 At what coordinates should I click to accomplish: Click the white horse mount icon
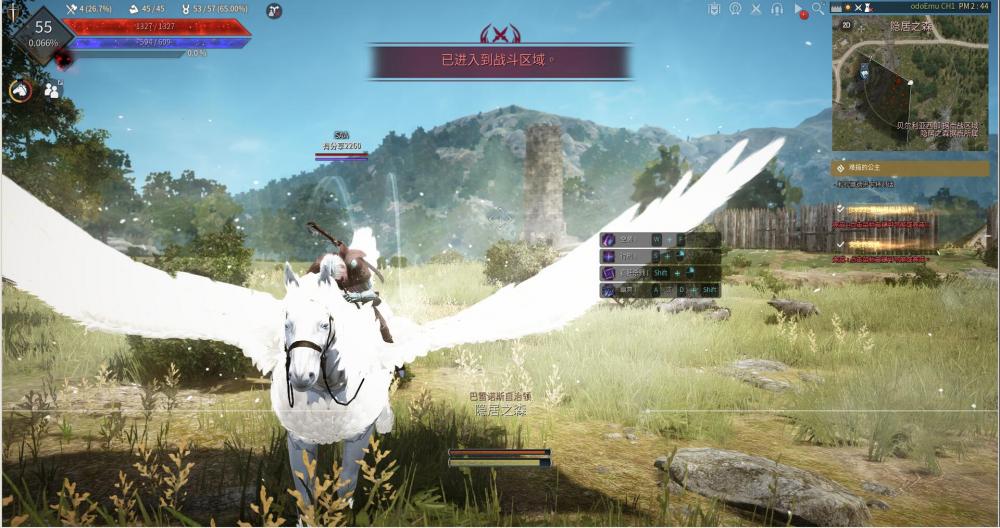pyautogui.click(x=19, y=90)
